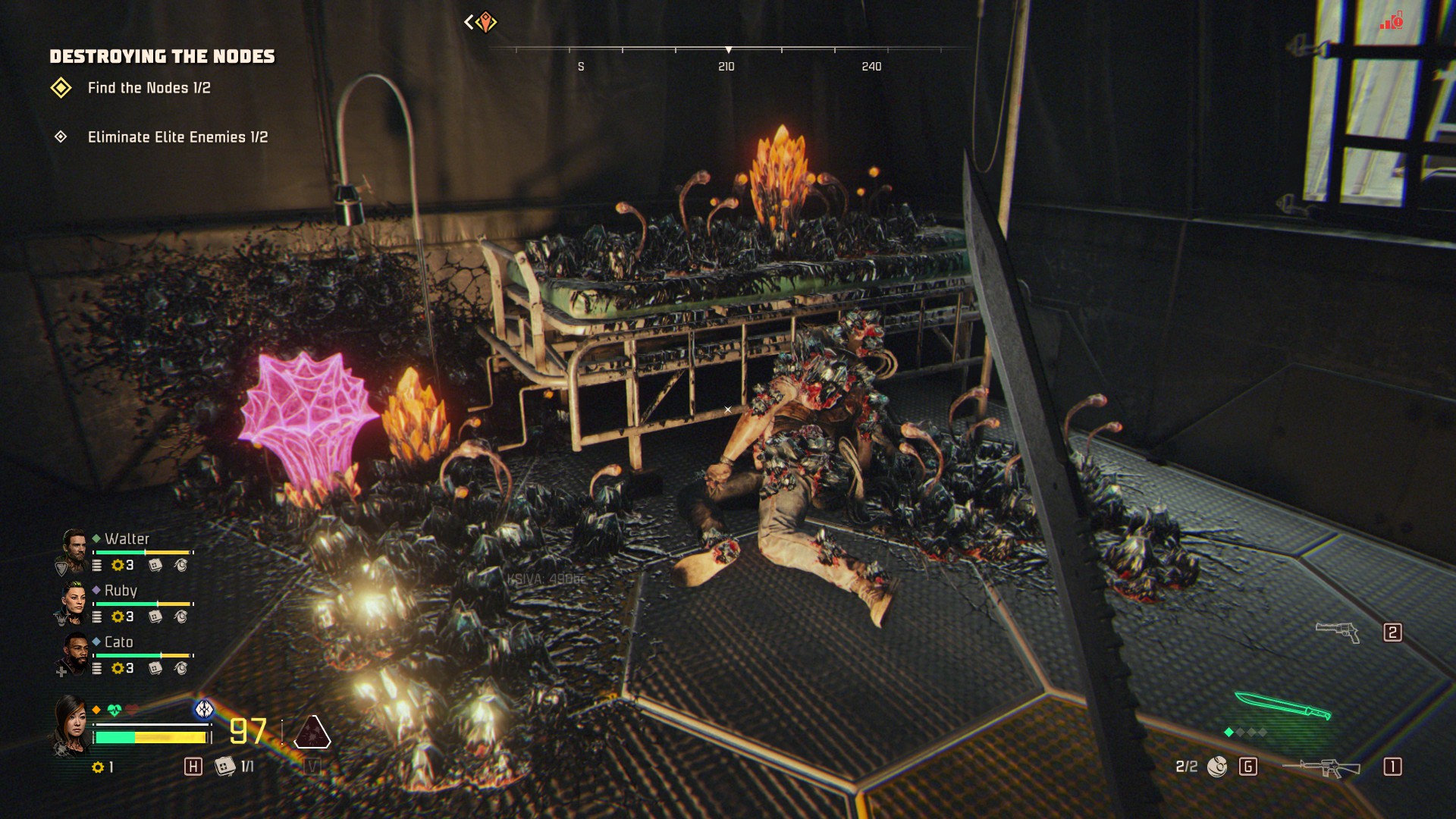Click the player character portrait
Image resolution: width=1456 pixels, height=819 pixels.
click(x=70, y=726)
